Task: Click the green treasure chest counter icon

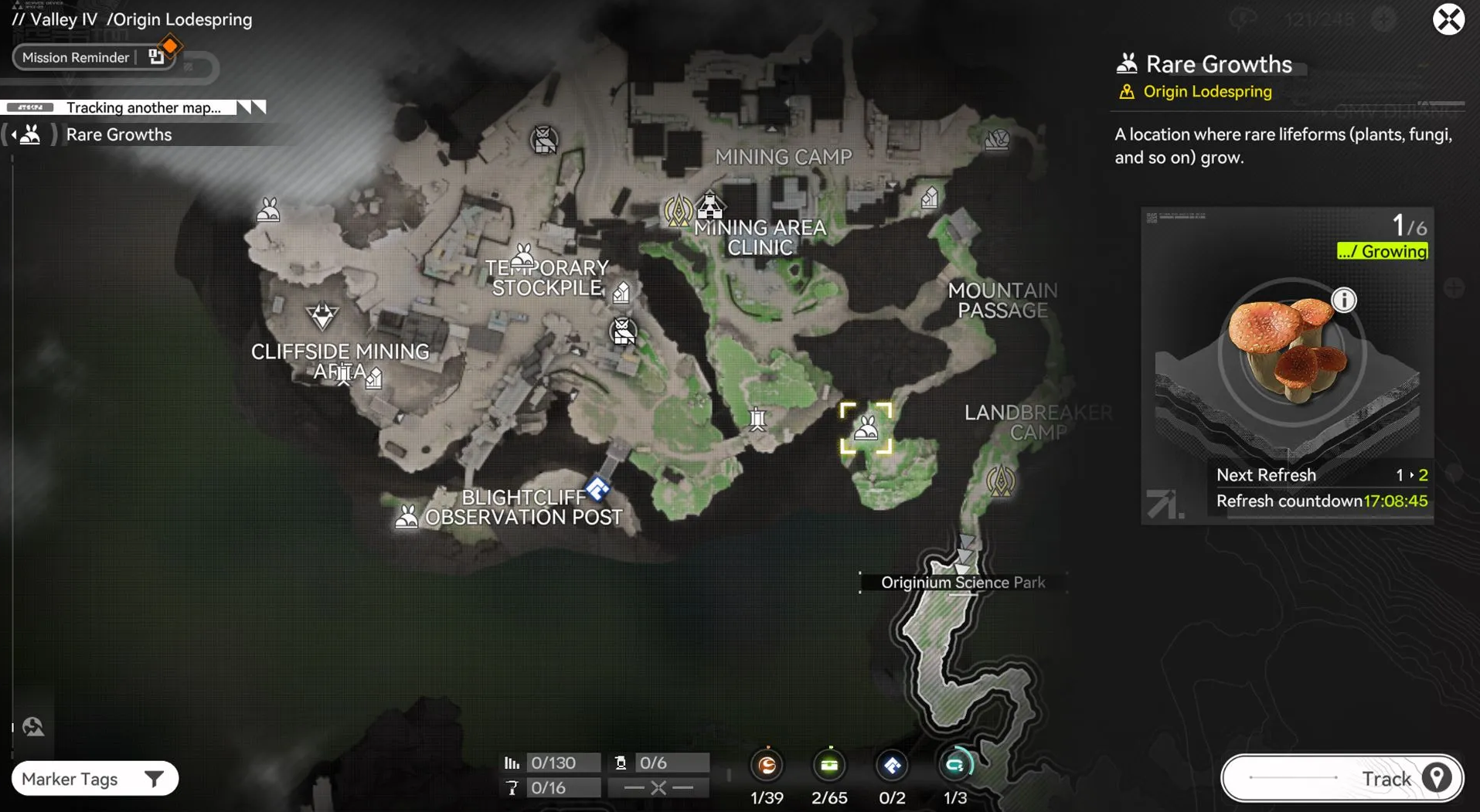Action: click(829, 765)
